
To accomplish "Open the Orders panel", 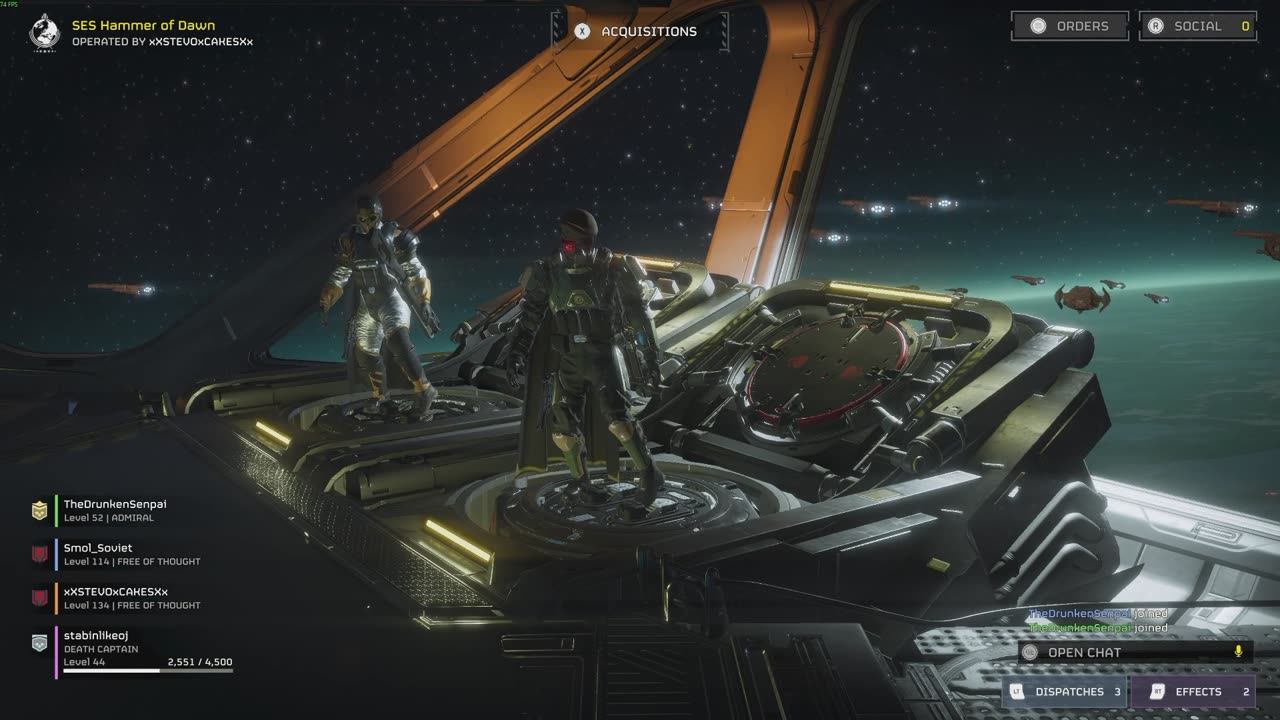I will (1070, 26).
